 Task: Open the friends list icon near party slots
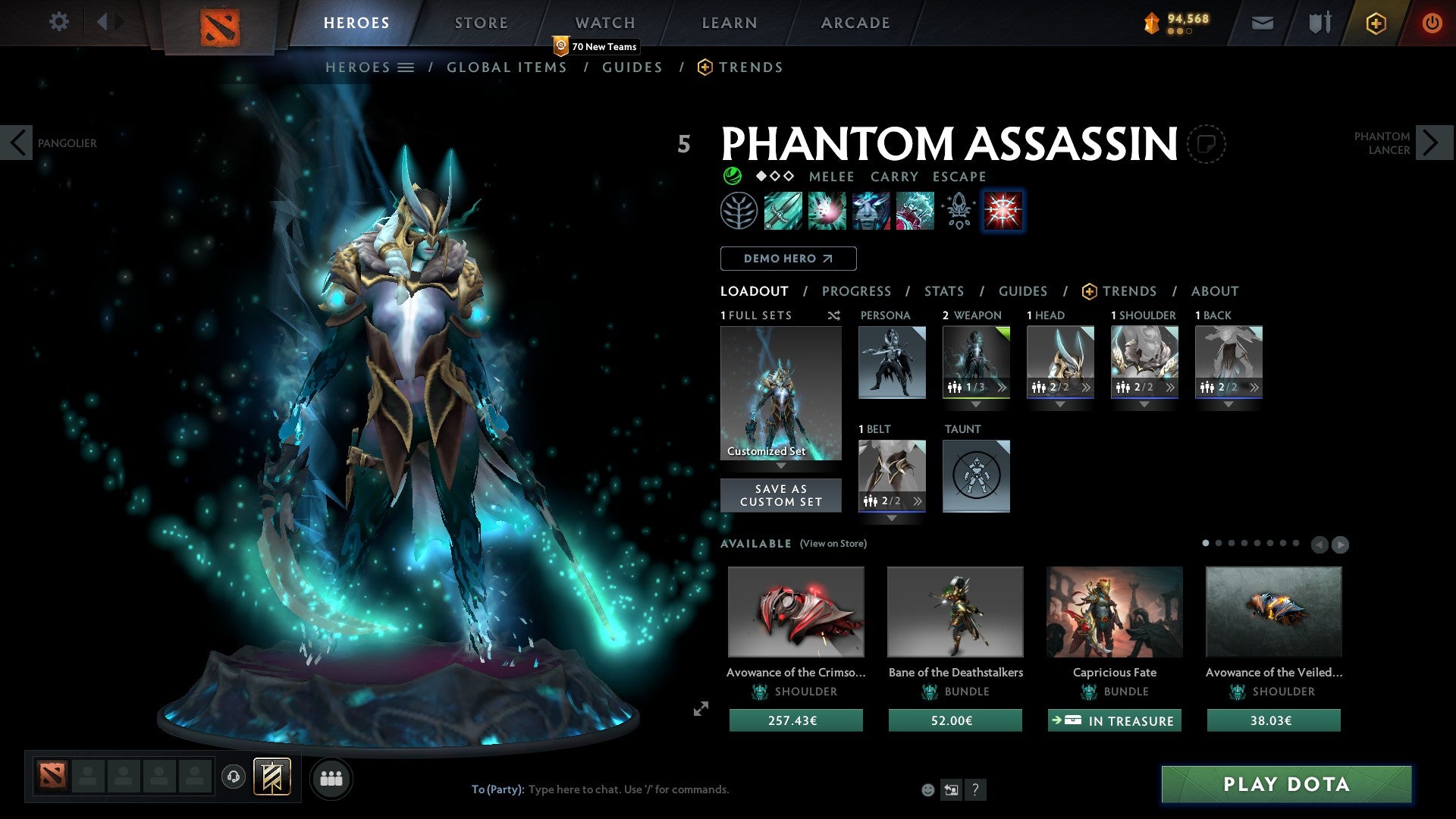coord(331,777)
